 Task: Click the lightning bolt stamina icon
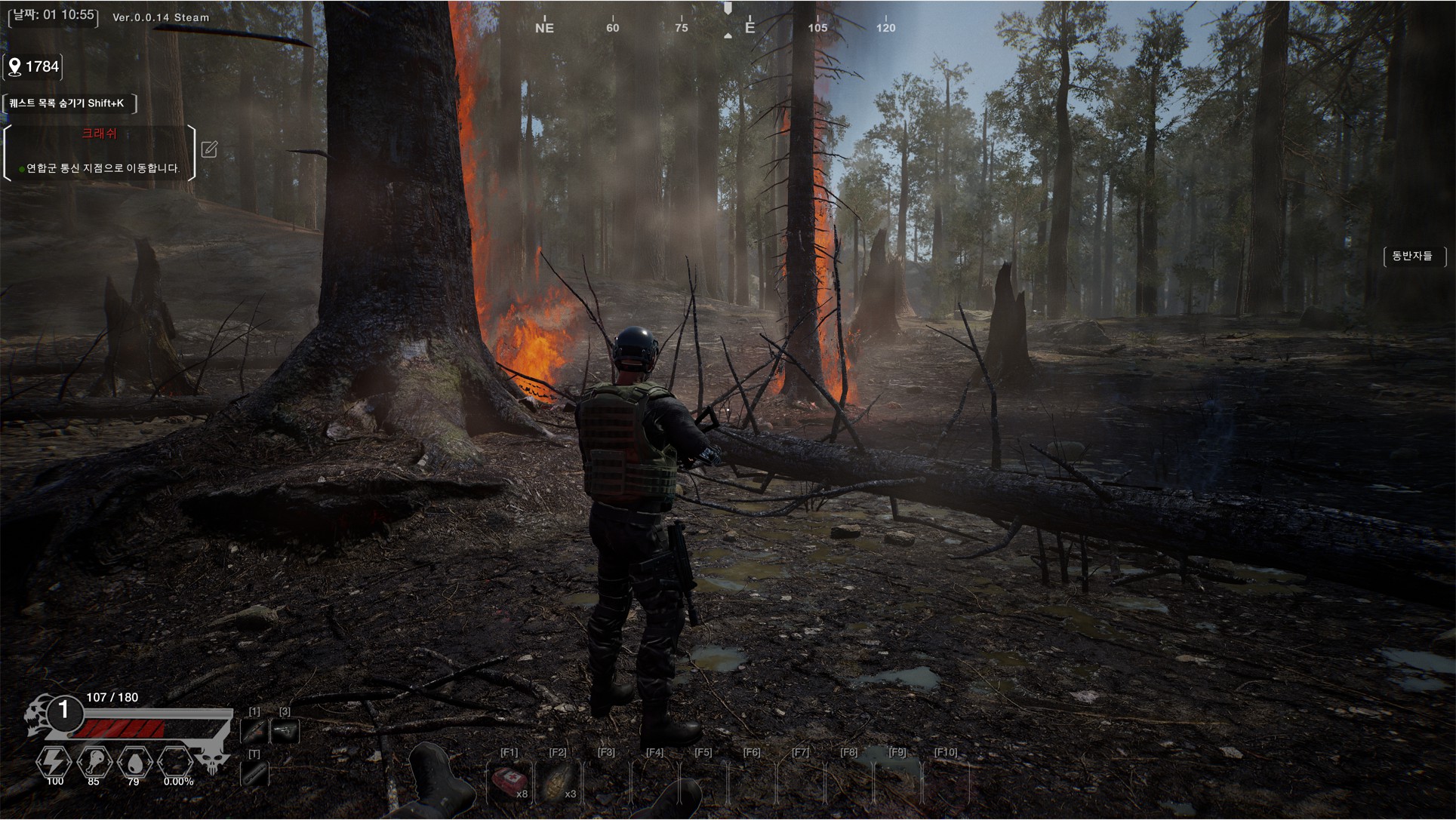click(54, 763)
